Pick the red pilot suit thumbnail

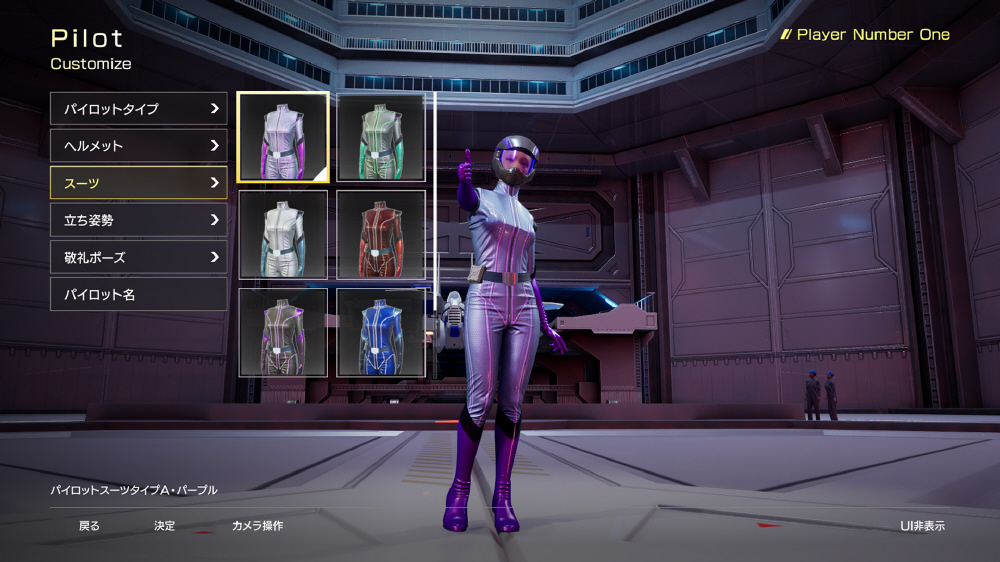click(x=381, y=235)
